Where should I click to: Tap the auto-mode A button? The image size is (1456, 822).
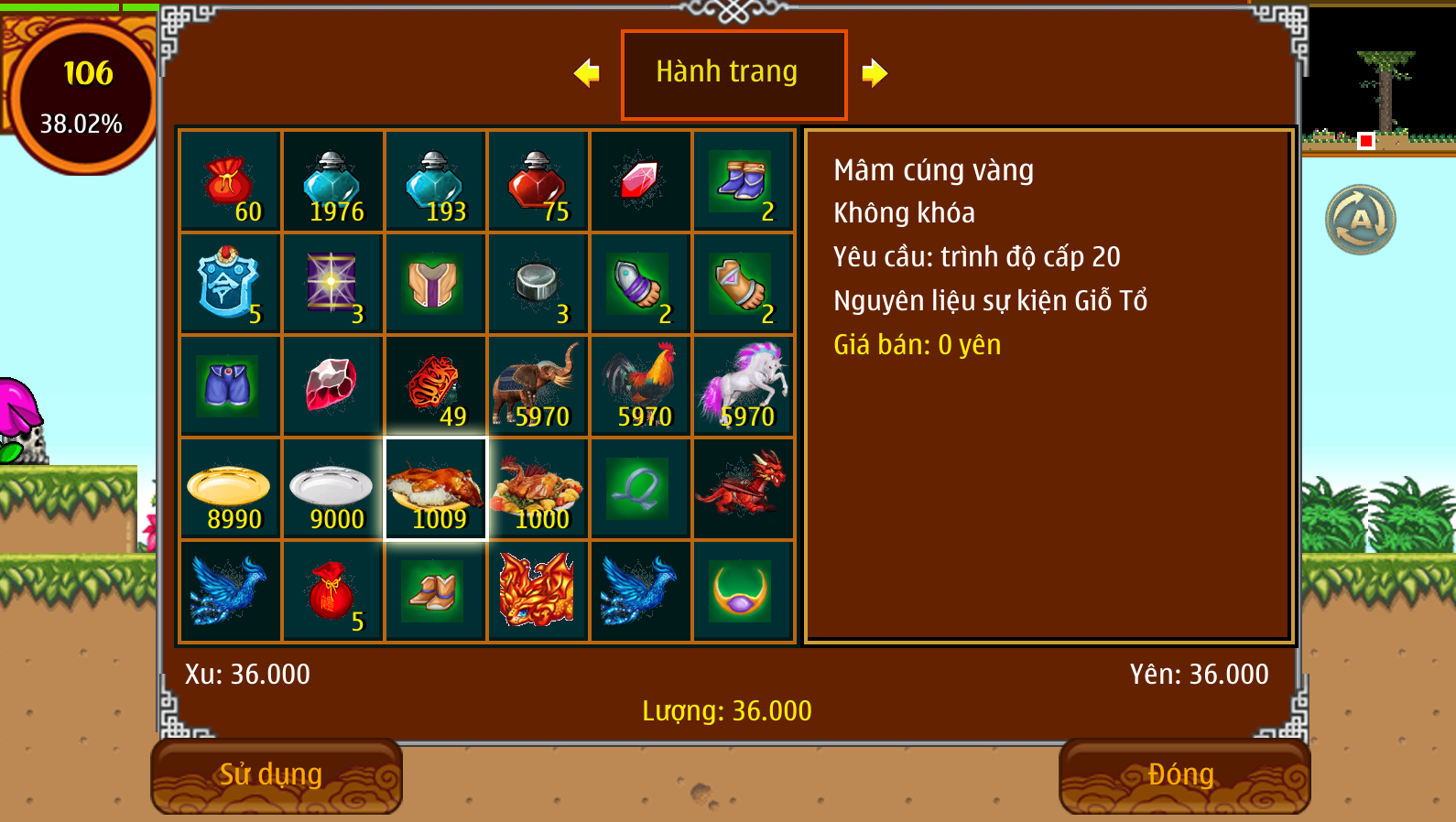point(1361,220)
